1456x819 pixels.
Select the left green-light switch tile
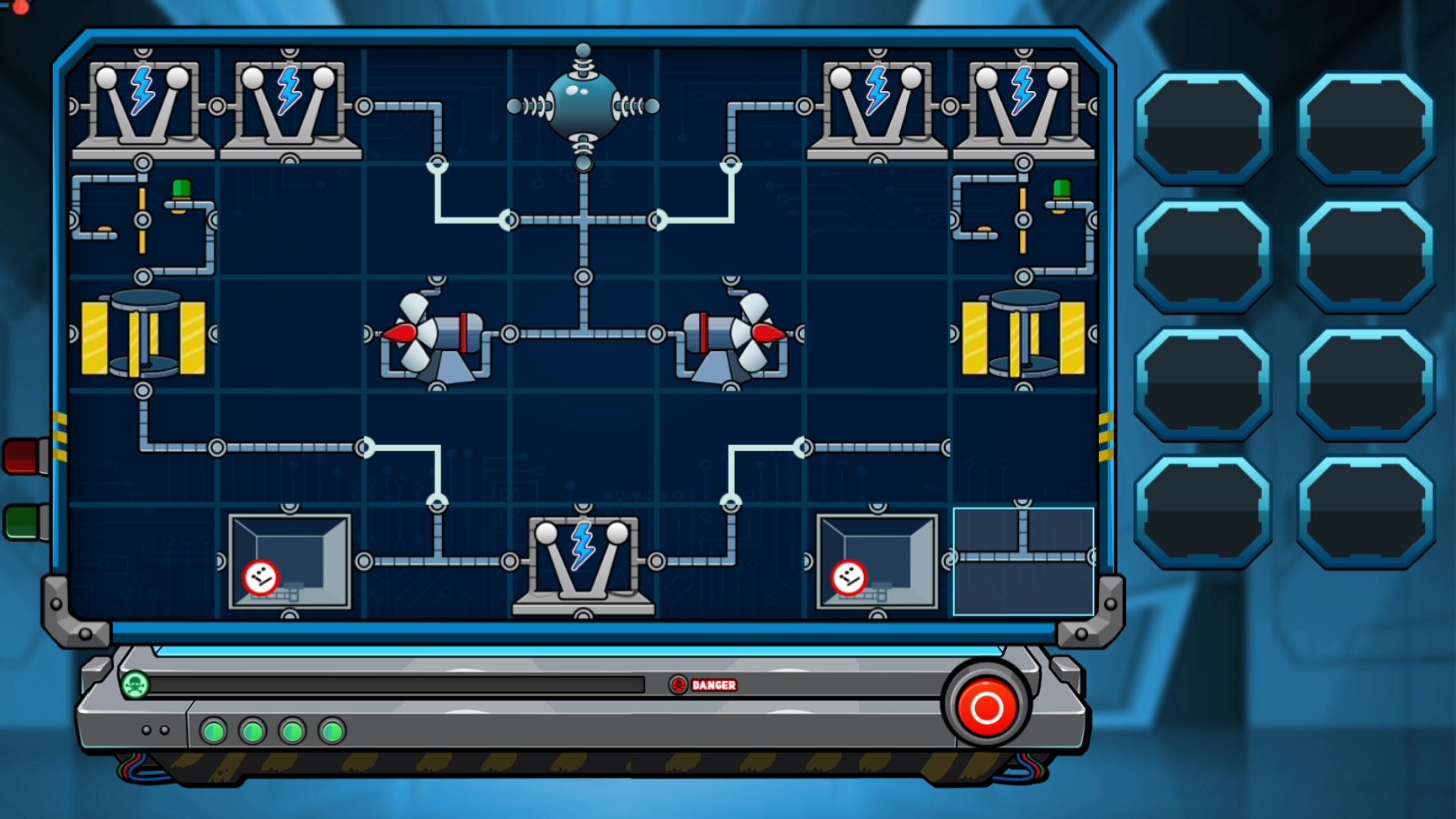point(143,220)
